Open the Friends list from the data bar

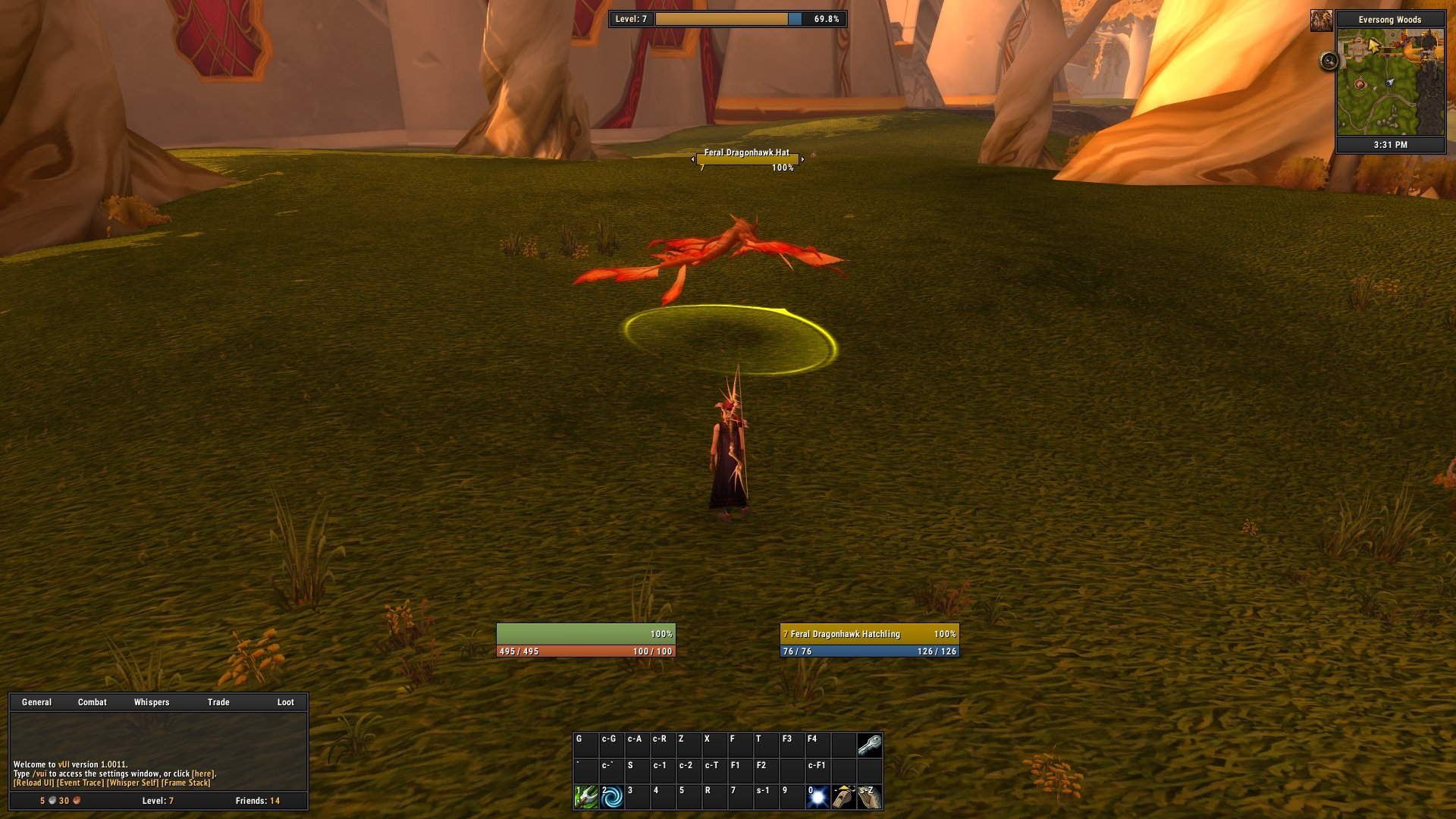tap(257, 801)
